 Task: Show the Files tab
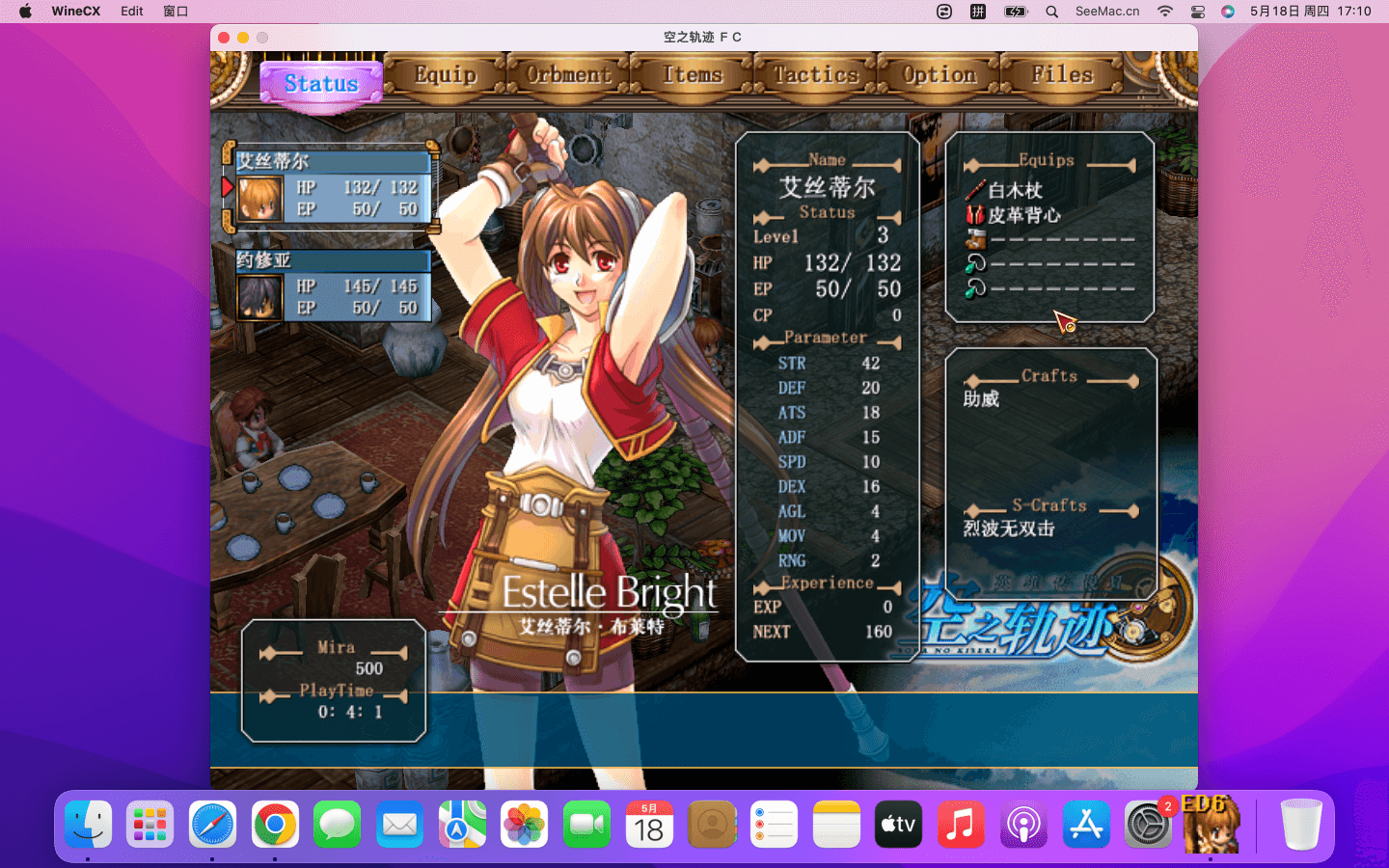pos(1062,75)
